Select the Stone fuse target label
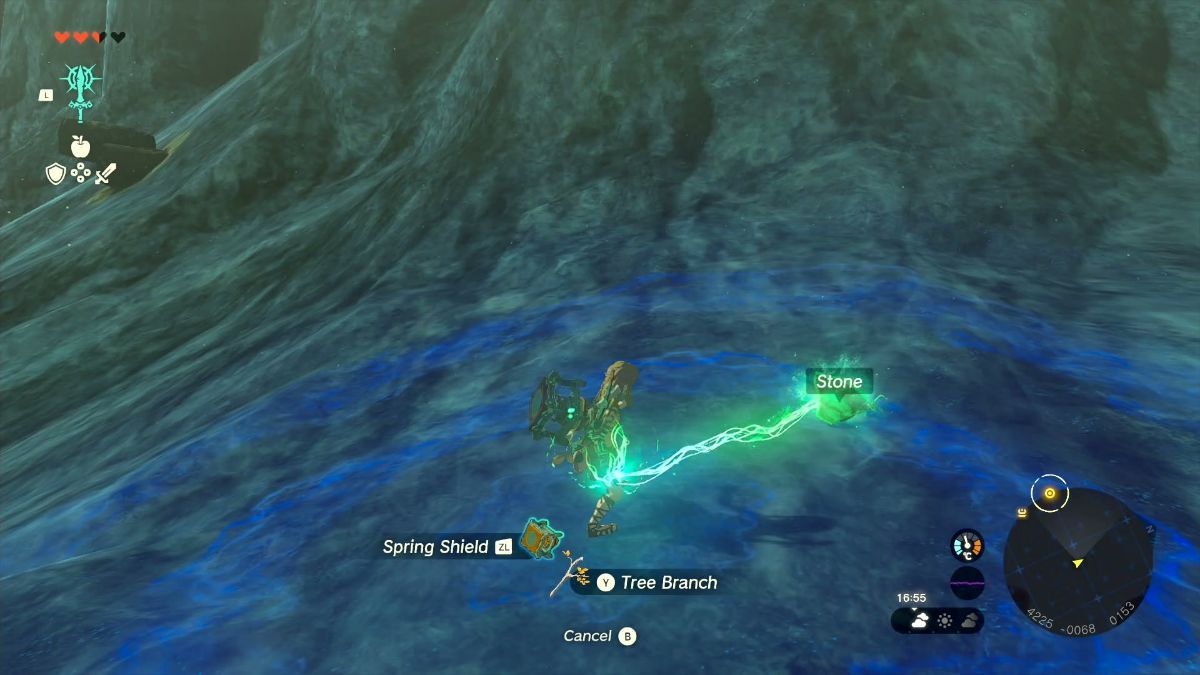The image size is (1200, 675). coord(838,381)
